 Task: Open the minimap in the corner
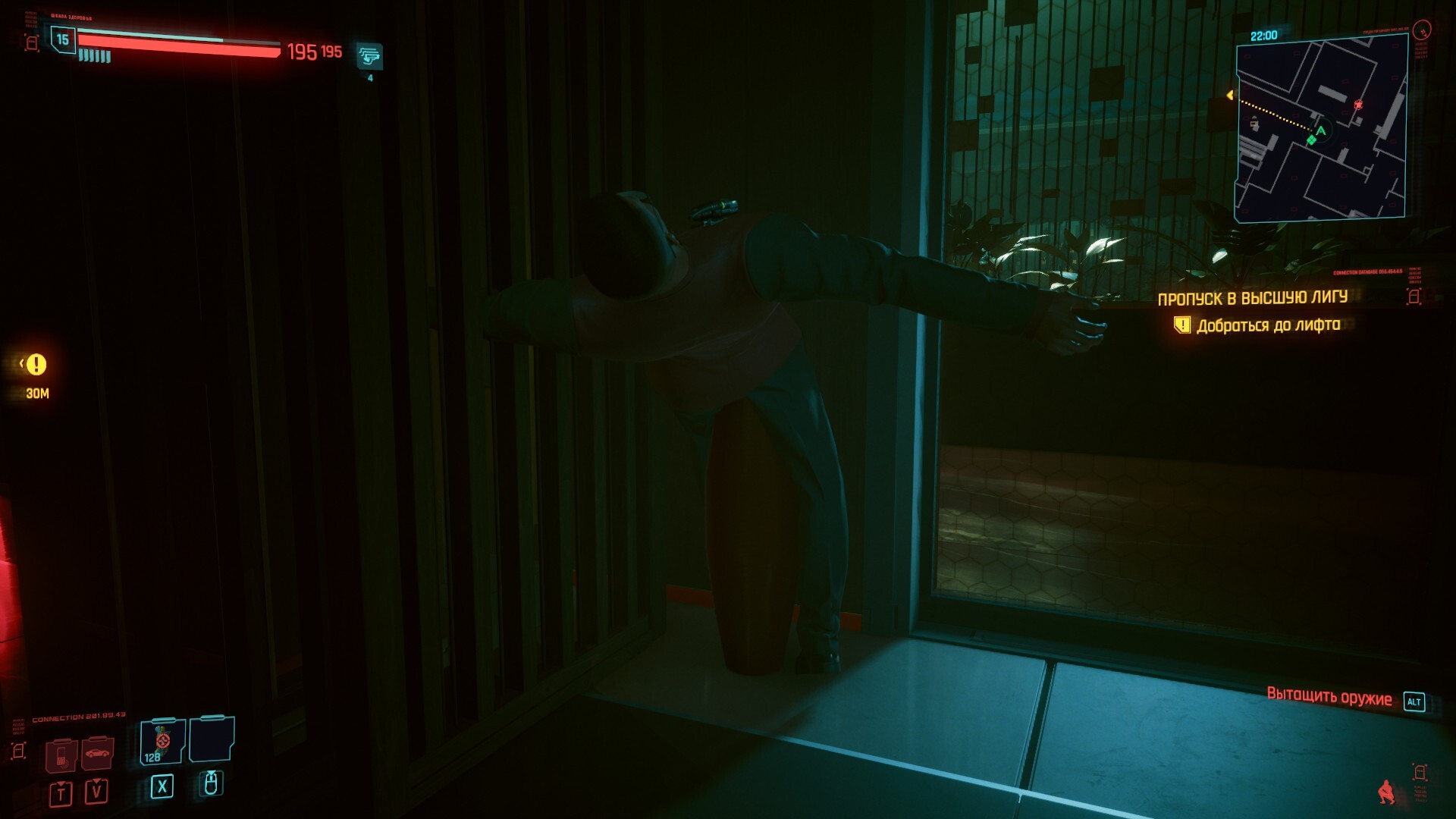pos(1321,129)
